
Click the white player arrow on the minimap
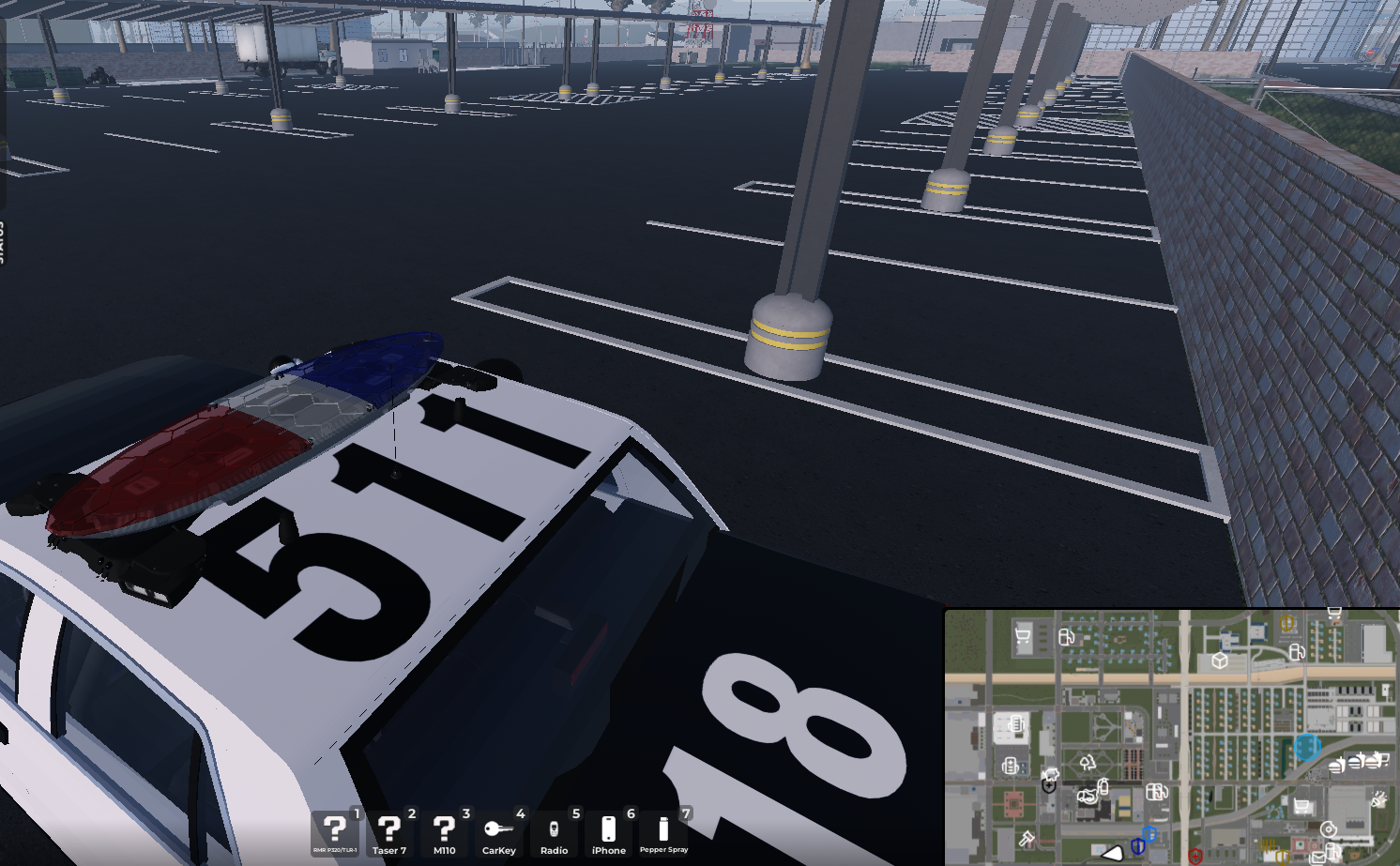(x=1112, y=853)
